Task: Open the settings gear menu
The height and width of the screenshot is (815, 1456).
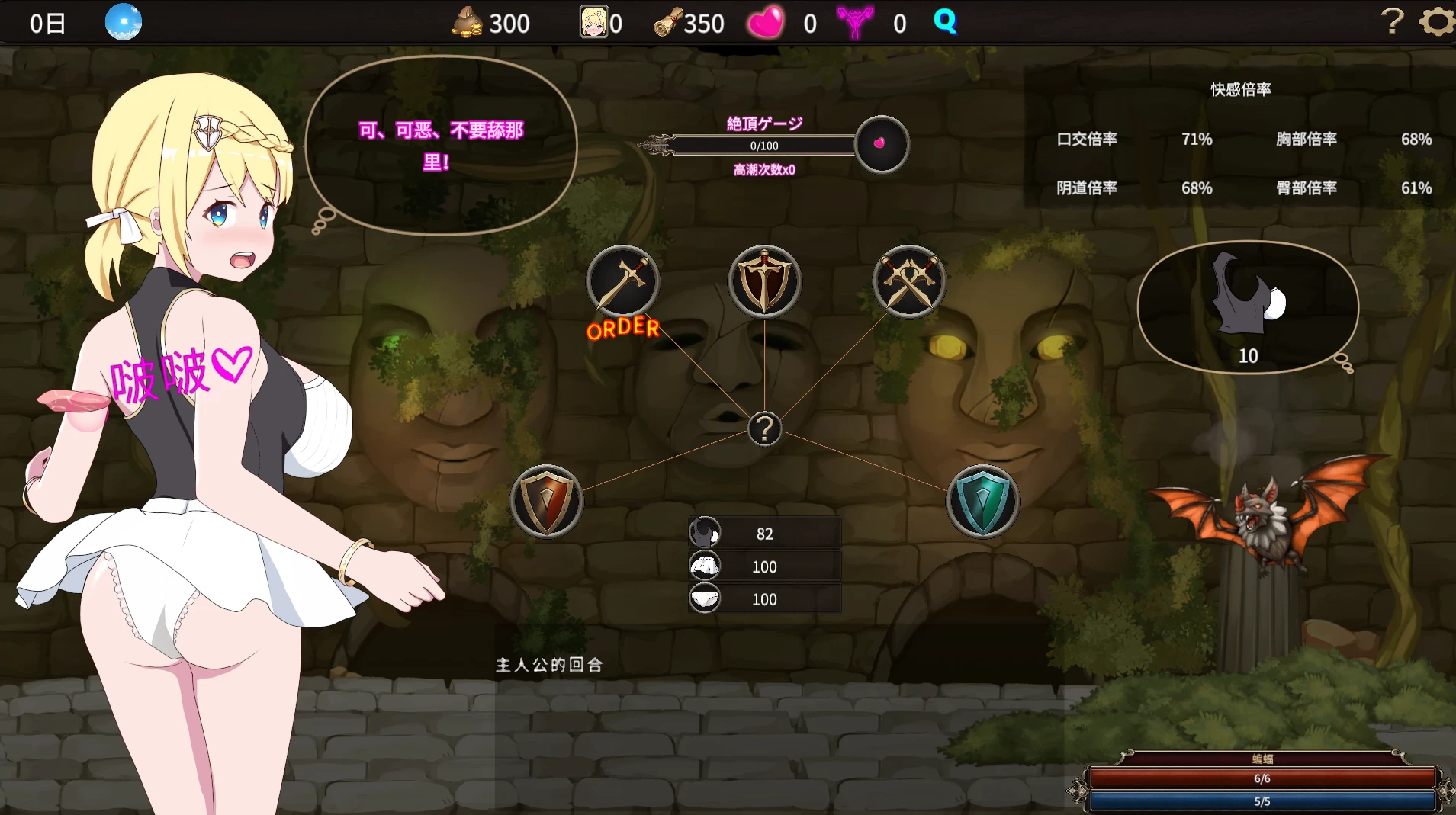Action: tap(1436, 21)
